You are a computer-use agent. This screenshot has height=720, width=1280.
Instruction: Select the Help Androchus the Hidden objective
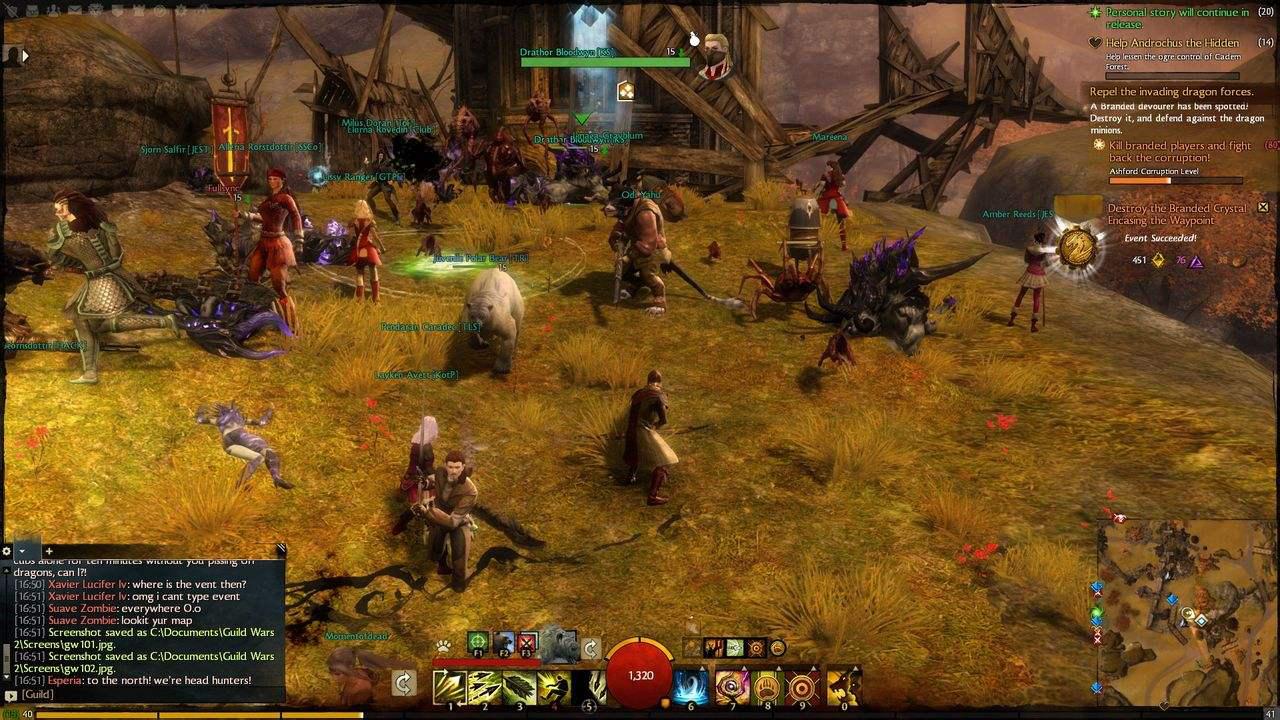(x=1172, y=43)
